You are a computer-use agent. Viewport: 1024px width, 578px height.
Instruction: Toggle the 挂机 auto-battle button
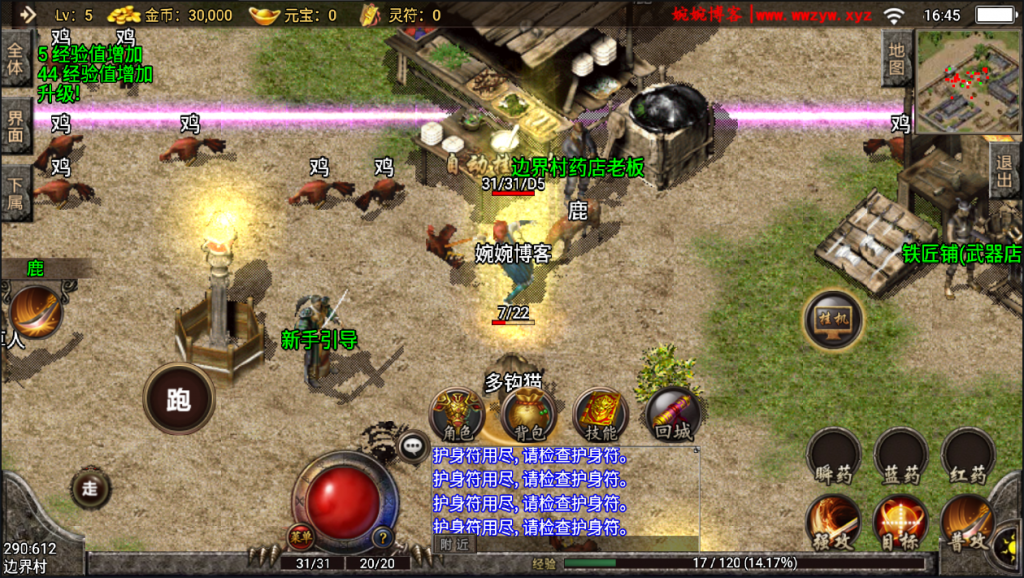point(833,320)
